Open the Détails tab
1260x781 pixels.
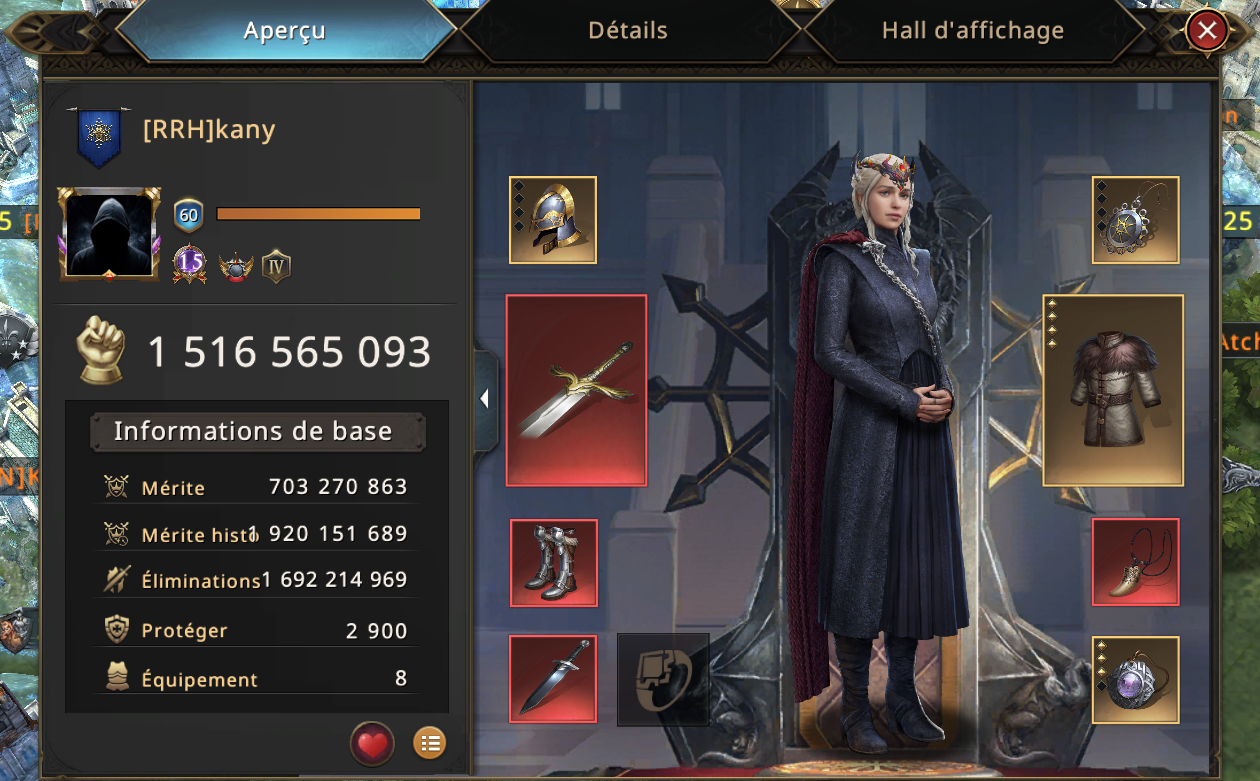628,31
